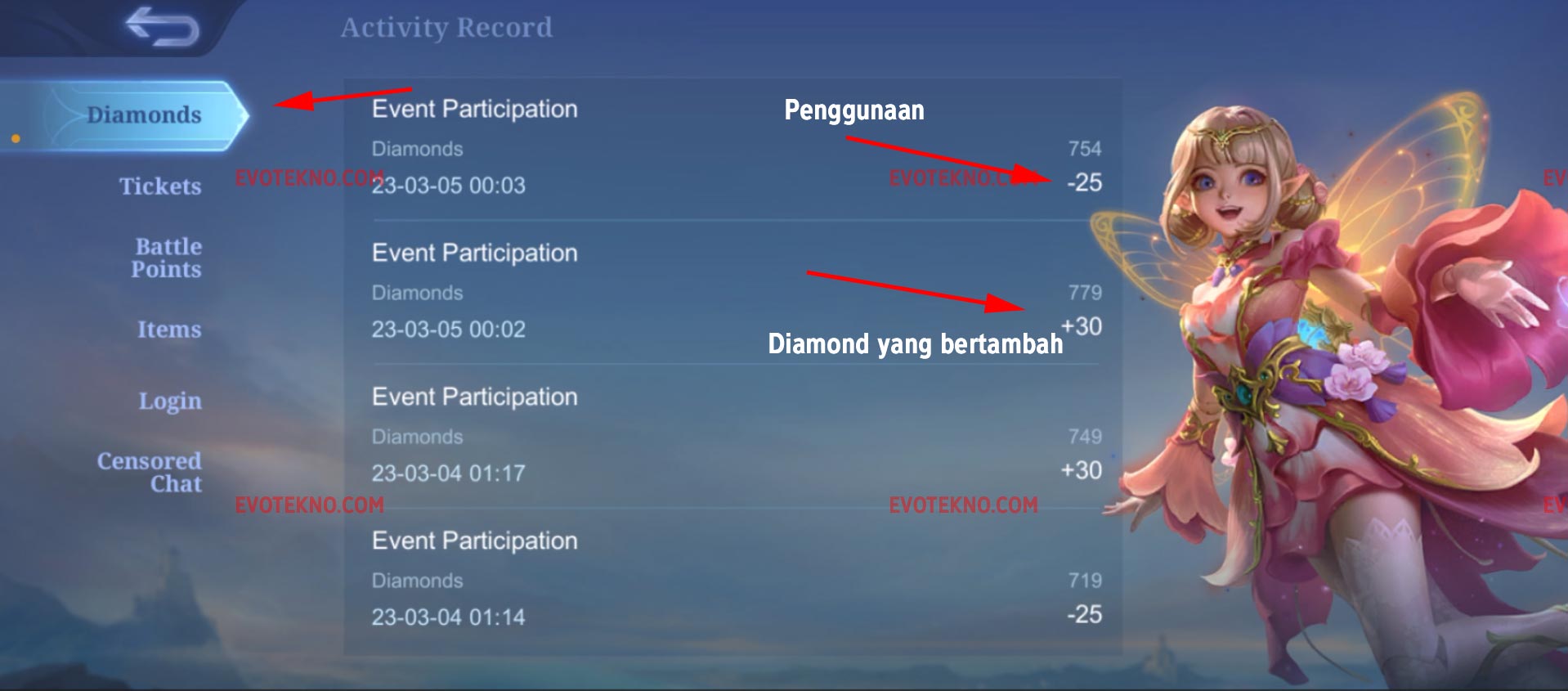
Task: Select the Diamonds tab
Action: coord(143,115)
